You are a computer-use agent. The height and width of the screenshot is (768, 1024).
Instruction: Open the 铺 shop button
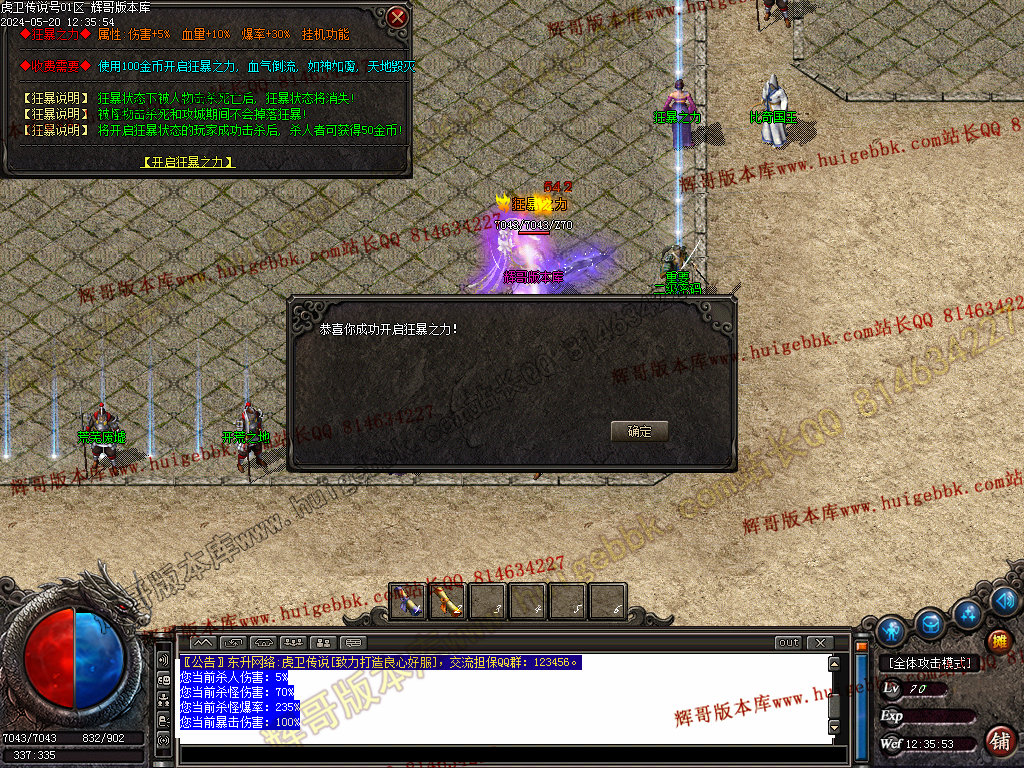pos(998,741)
